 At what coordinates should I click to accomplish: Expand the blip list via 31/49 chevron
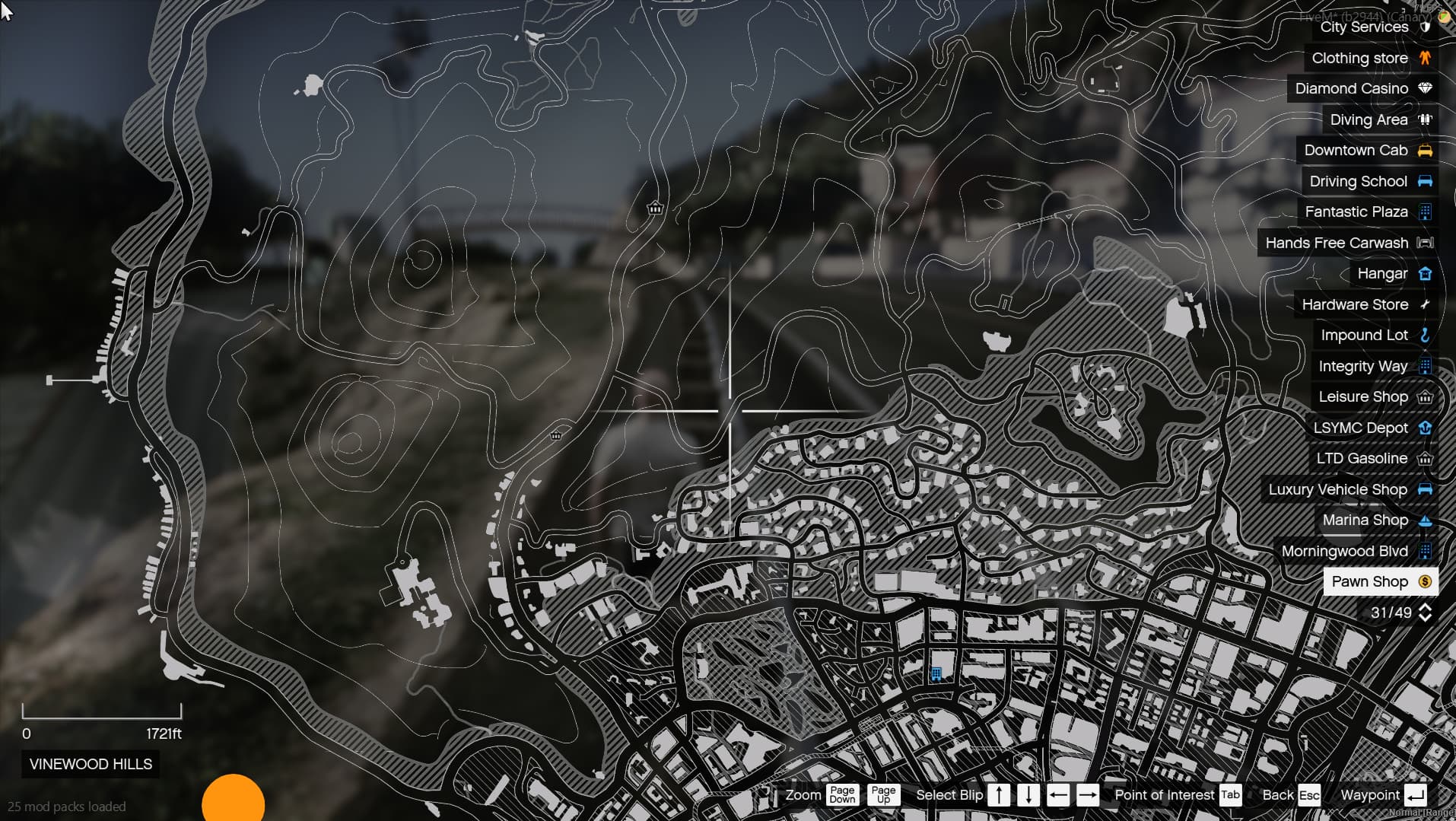tap(1426, 613)
